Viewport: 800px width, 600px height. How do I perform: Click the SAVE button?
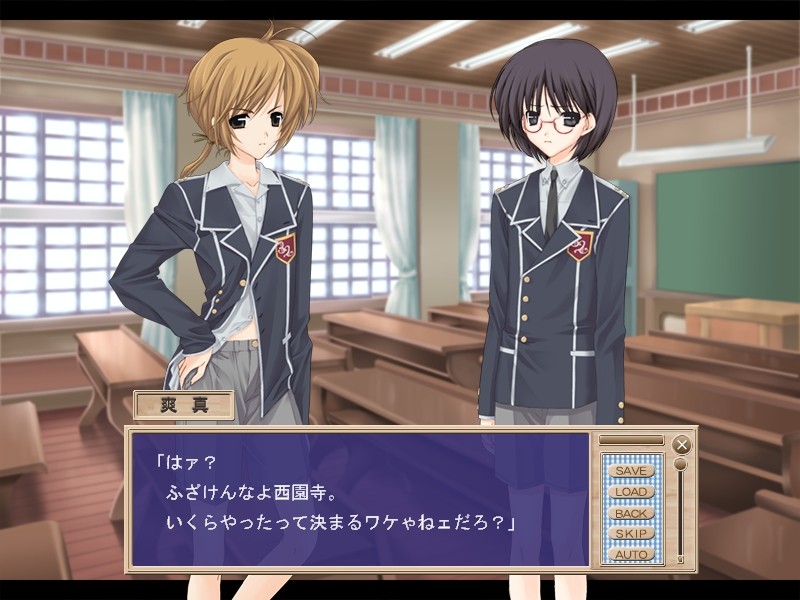click(631, 470)
